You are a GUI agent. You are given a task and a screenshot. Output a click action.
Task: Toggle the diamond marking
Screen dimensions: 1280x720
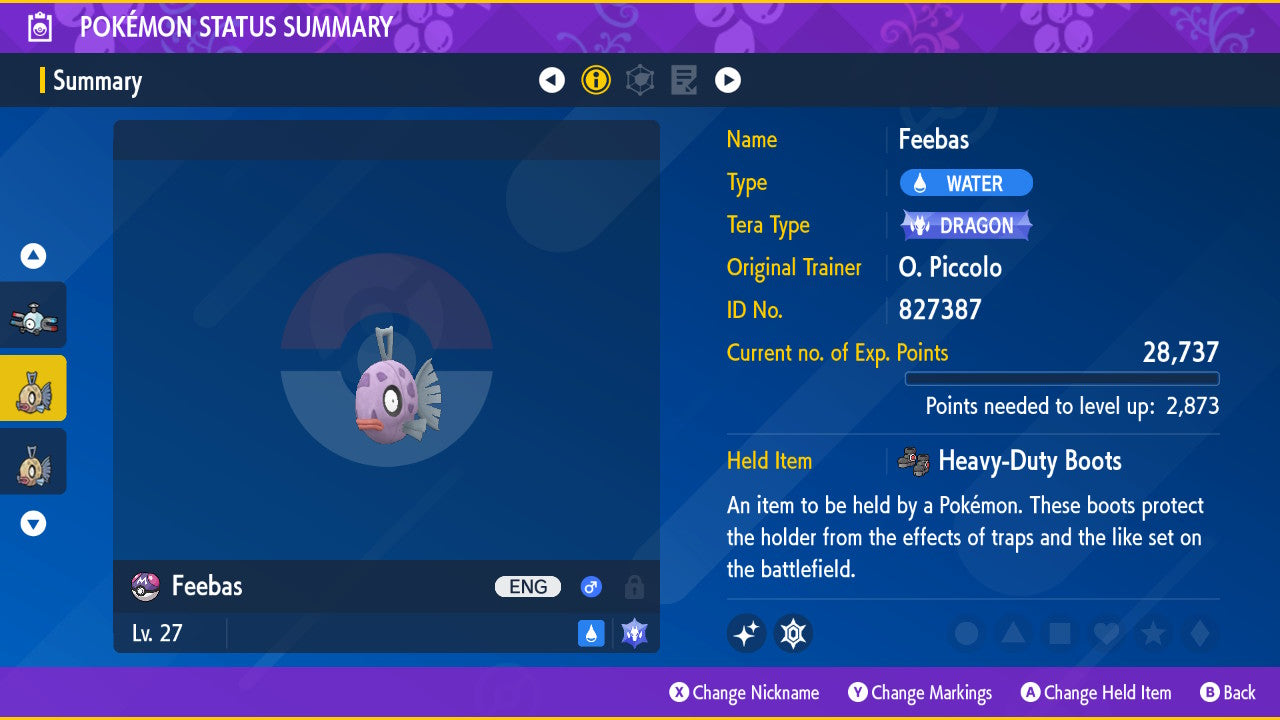[1197, 633]
